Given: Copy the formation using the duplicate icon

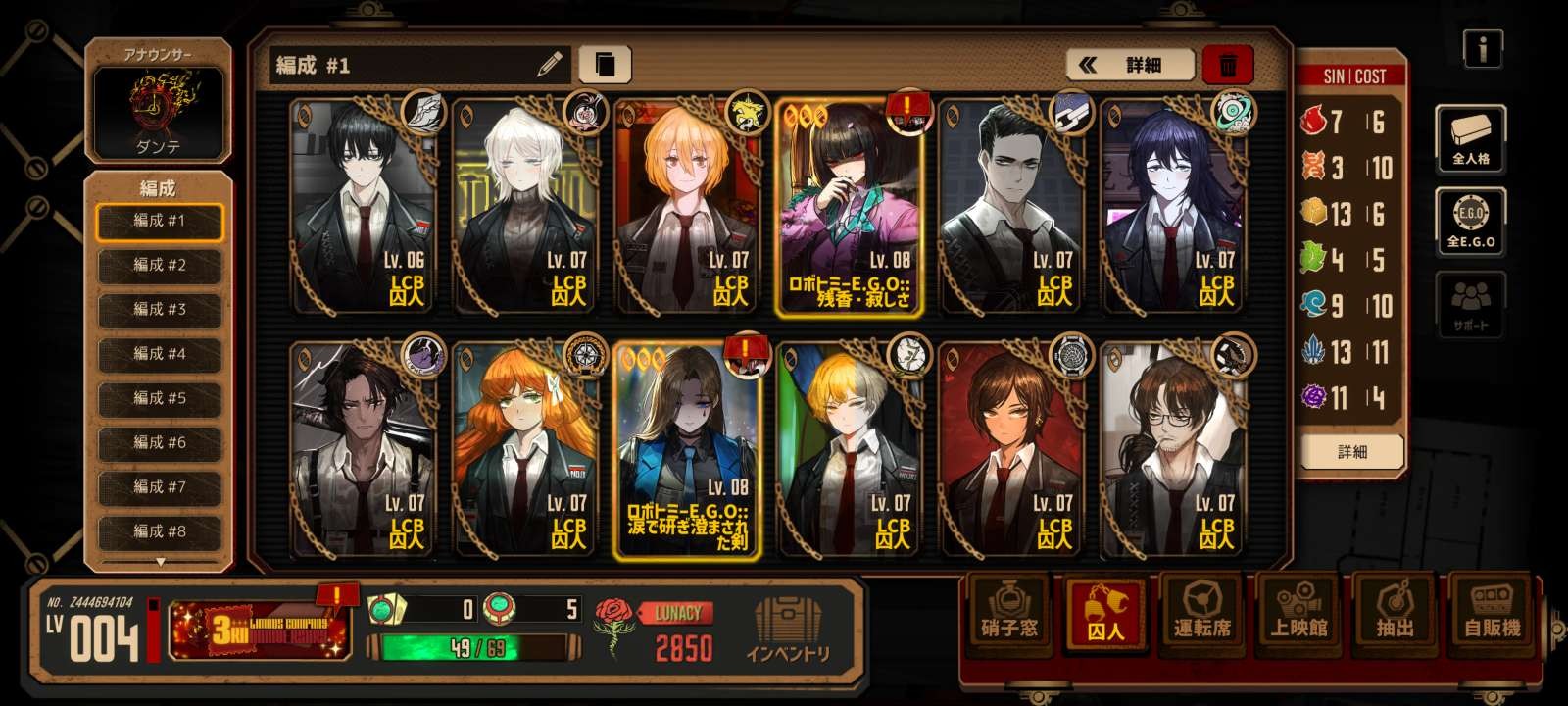Looking at the screenshot, I should (605, 65).
